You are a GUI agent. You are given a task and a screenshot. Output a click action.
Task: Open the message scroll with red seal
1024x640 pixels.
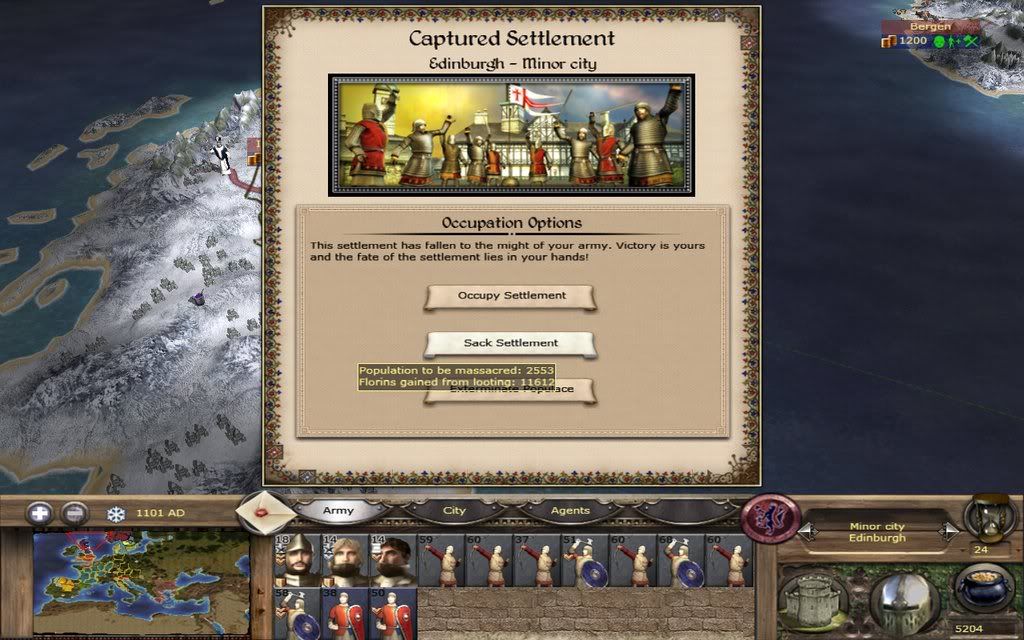pyautogui.click(x=264, y=512)
